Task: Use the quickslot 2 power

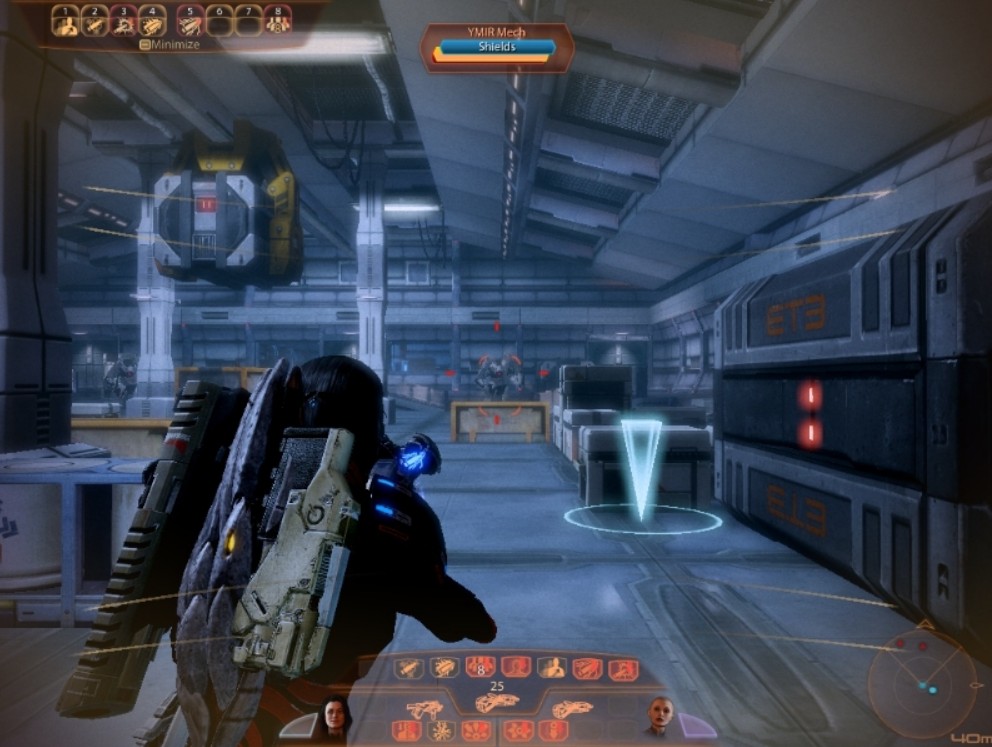Action: coord(96,23)
